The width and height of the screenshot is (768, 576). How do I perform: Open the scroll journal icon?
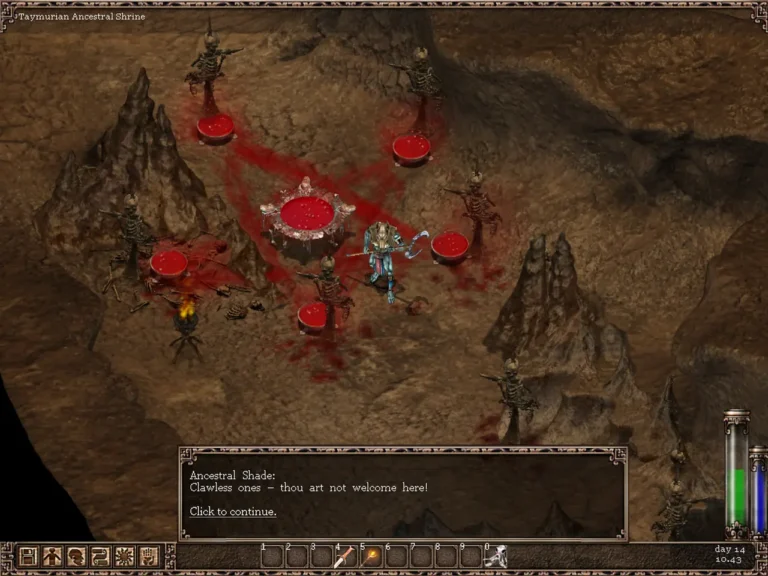100,556
